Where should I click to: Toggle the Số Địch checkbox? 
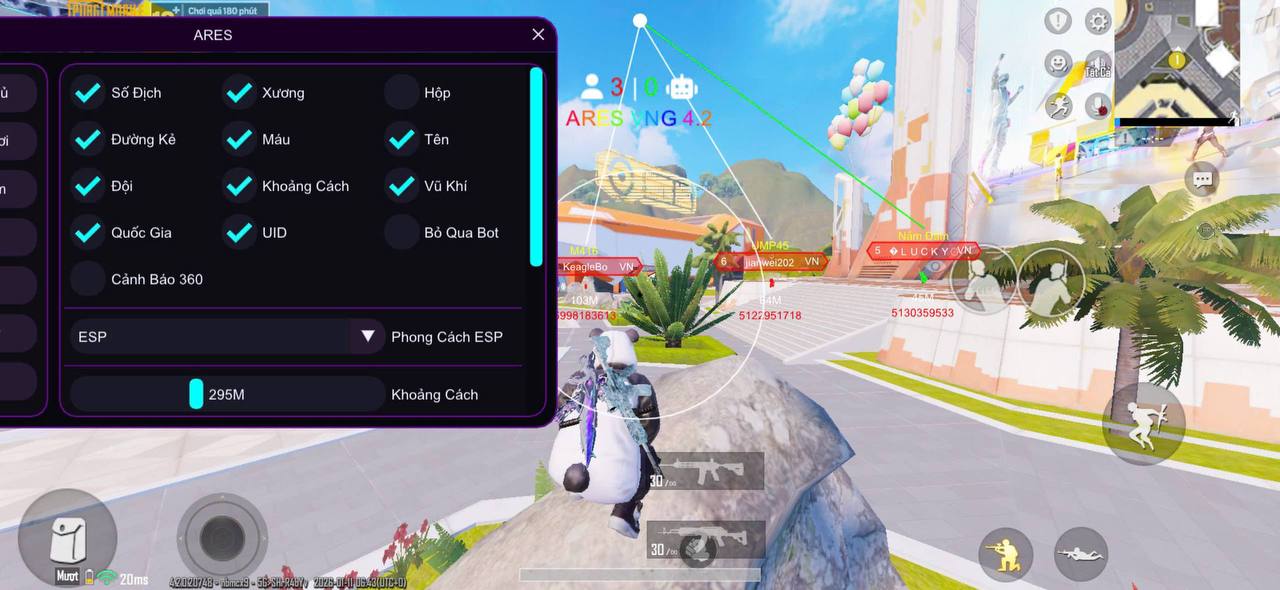click(x=88, y=93)
